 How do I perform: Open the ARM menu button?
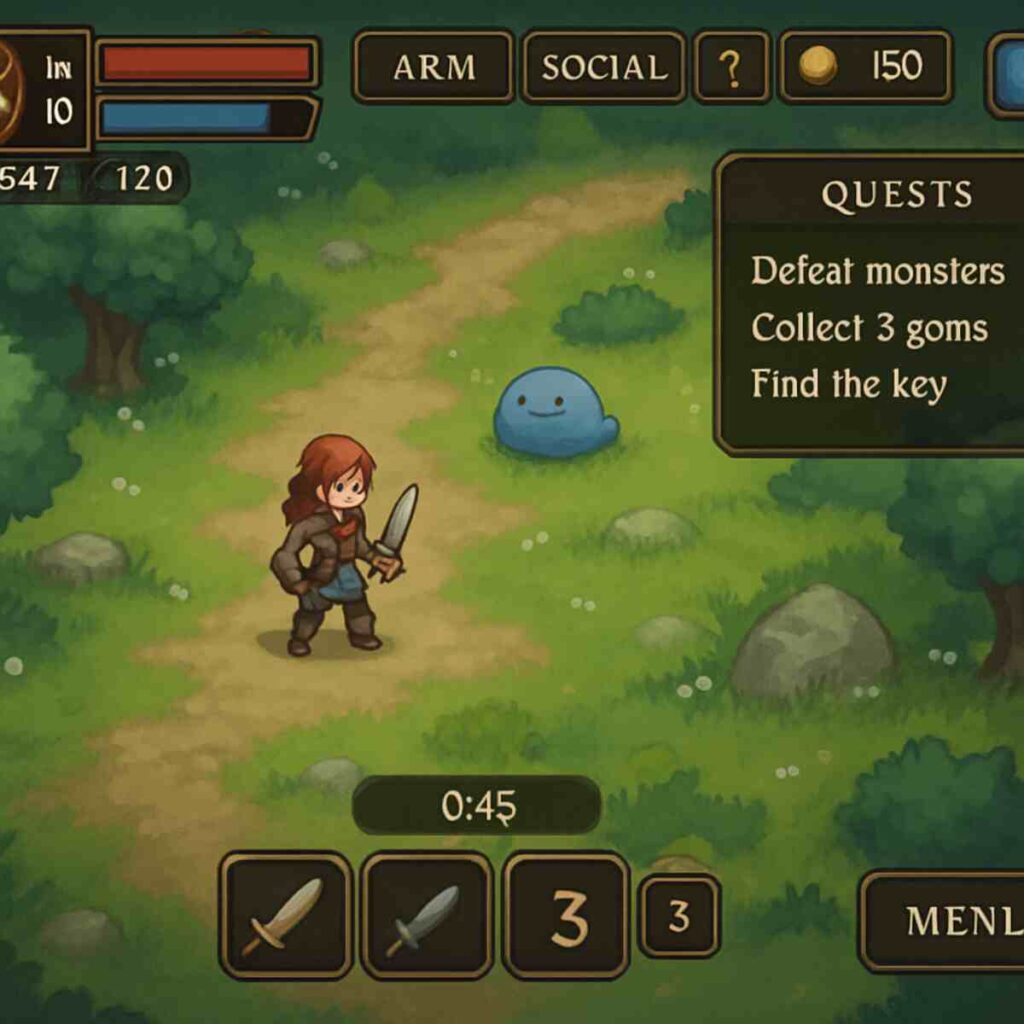433,67
